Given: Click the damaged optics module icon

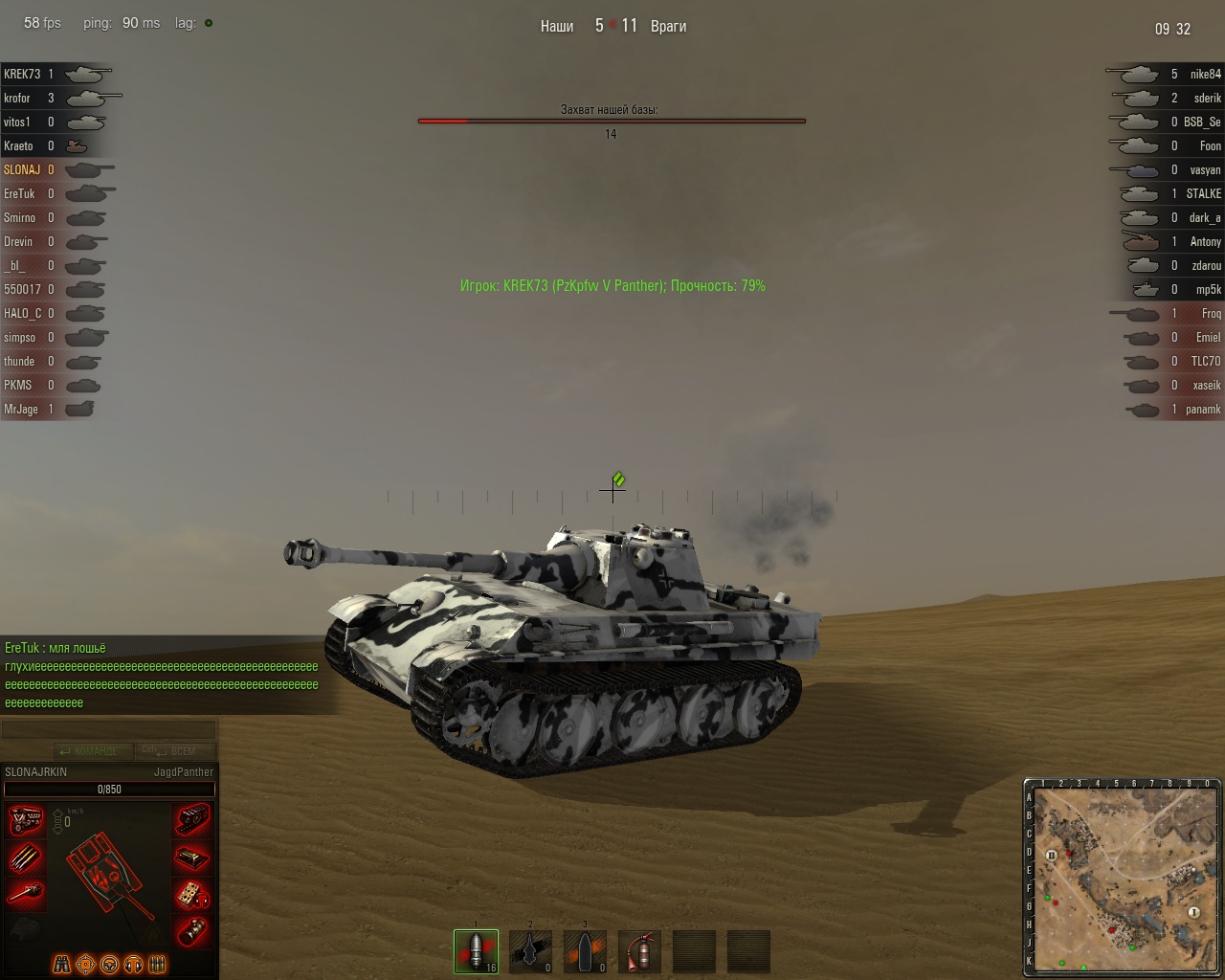Looking at the screenshot, I should (192, 930).
